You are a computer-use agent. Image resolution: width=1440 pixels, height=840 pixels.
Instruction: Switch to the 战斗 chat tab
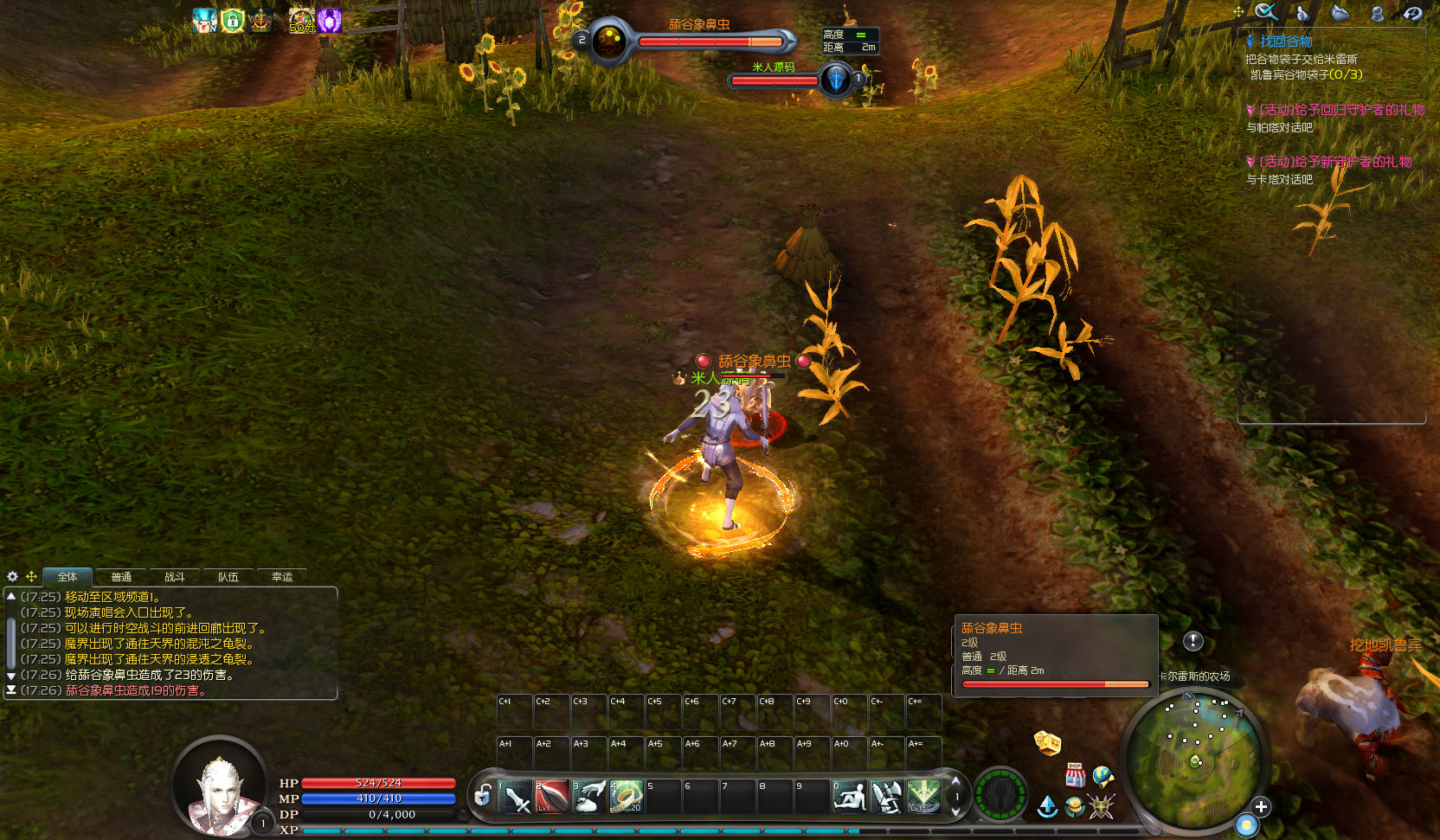tap(175, 577)
